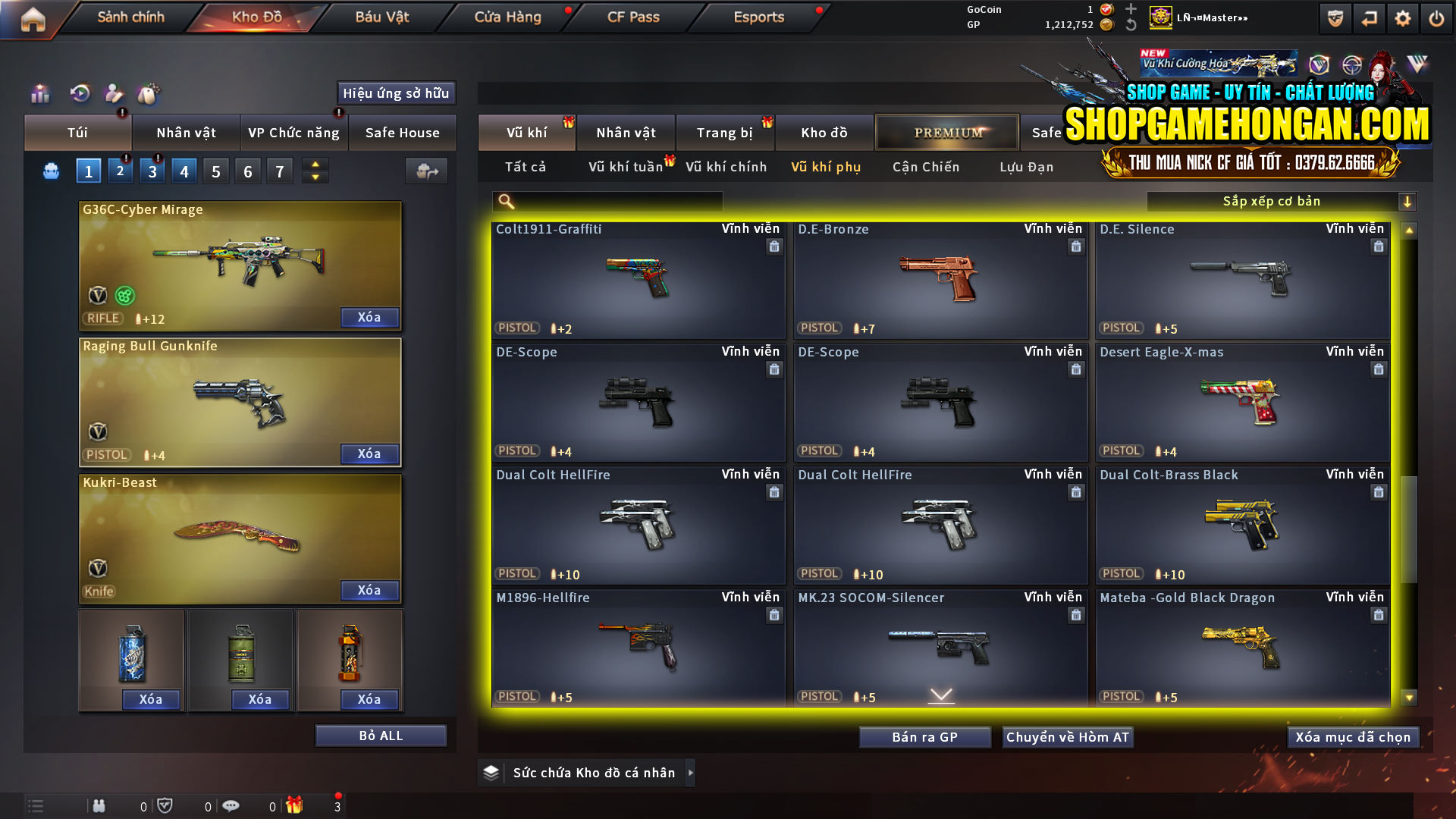Open the replay history icon near top-left
The image size is (1456, 819).
[79, 94]
